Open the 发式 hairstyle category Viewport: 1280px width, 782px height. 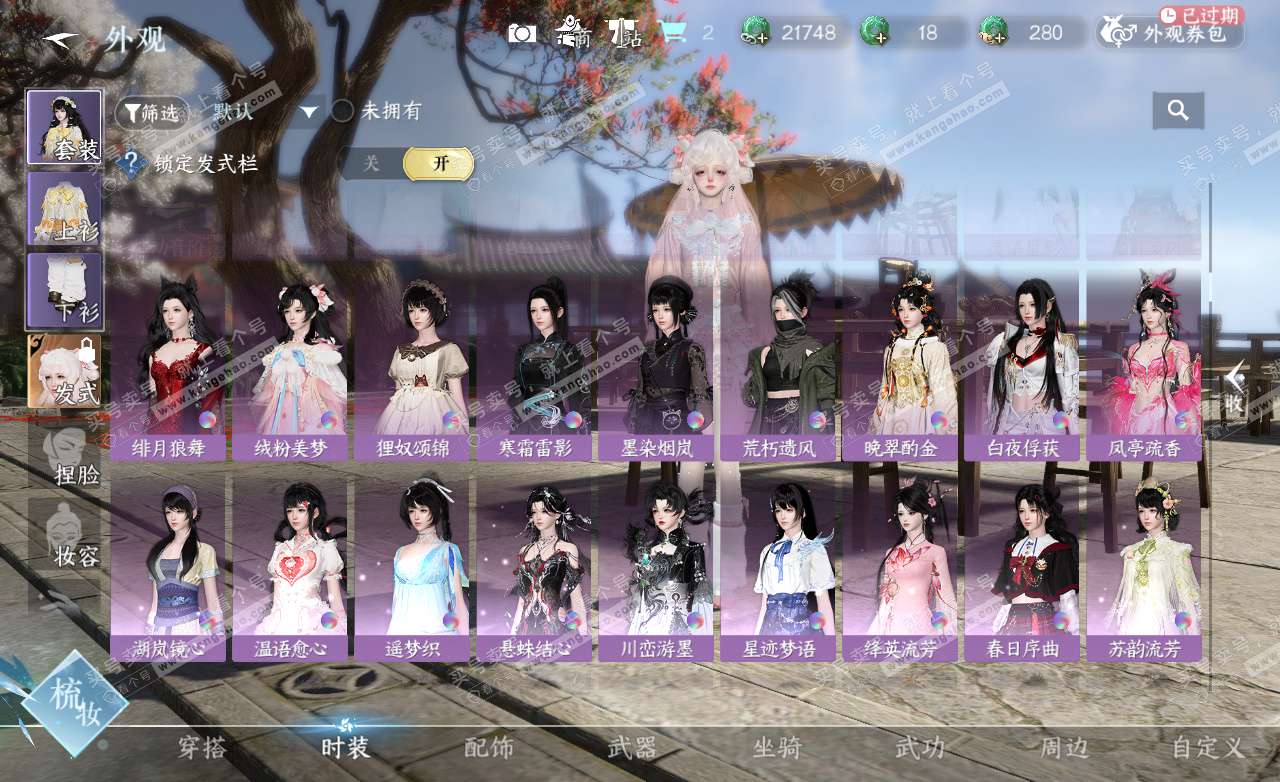[x=64, y=371]
